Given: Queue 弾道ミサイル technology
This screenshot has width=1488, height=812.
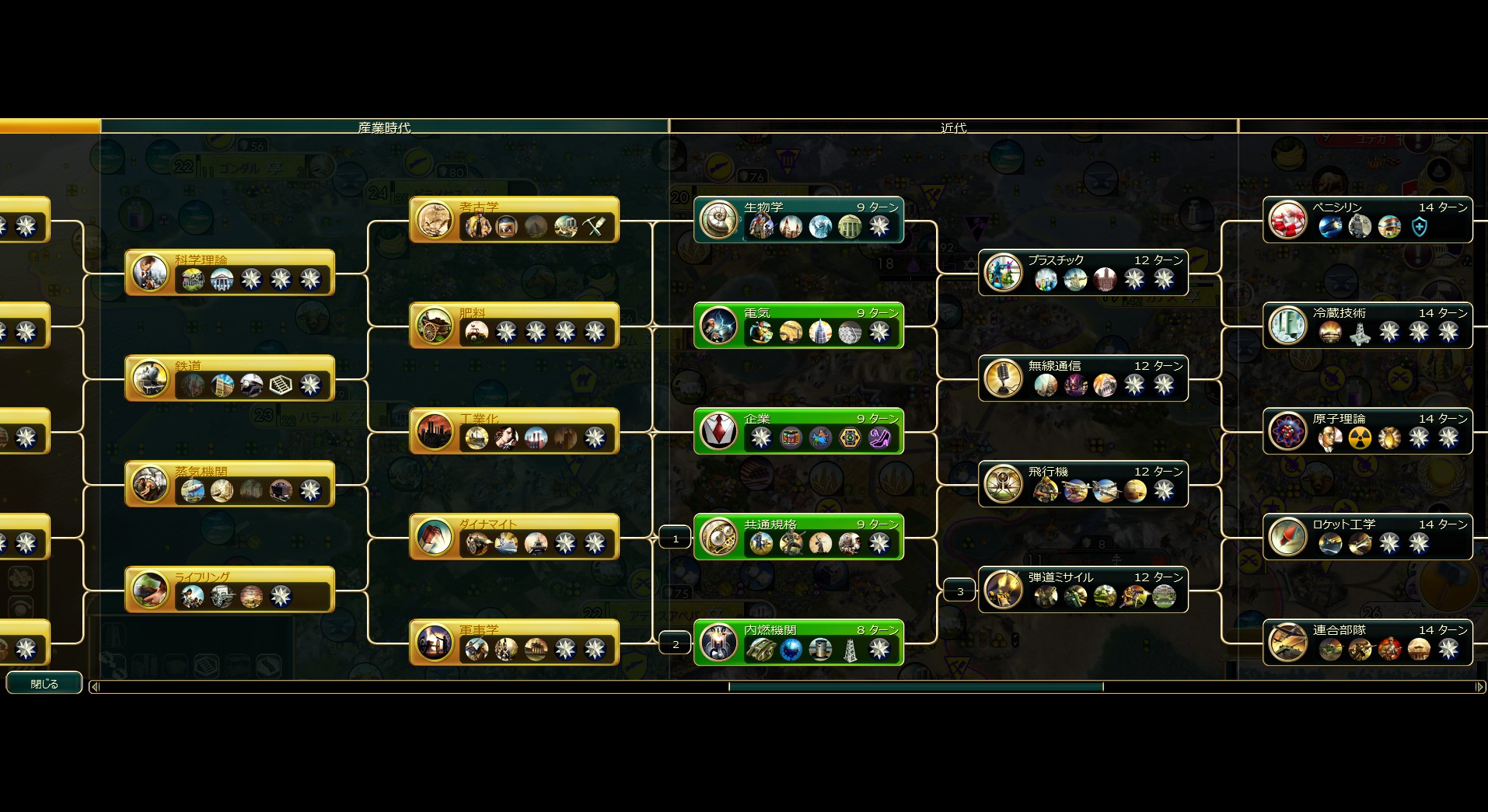Looking at the screenshot, I should 1083,589.
